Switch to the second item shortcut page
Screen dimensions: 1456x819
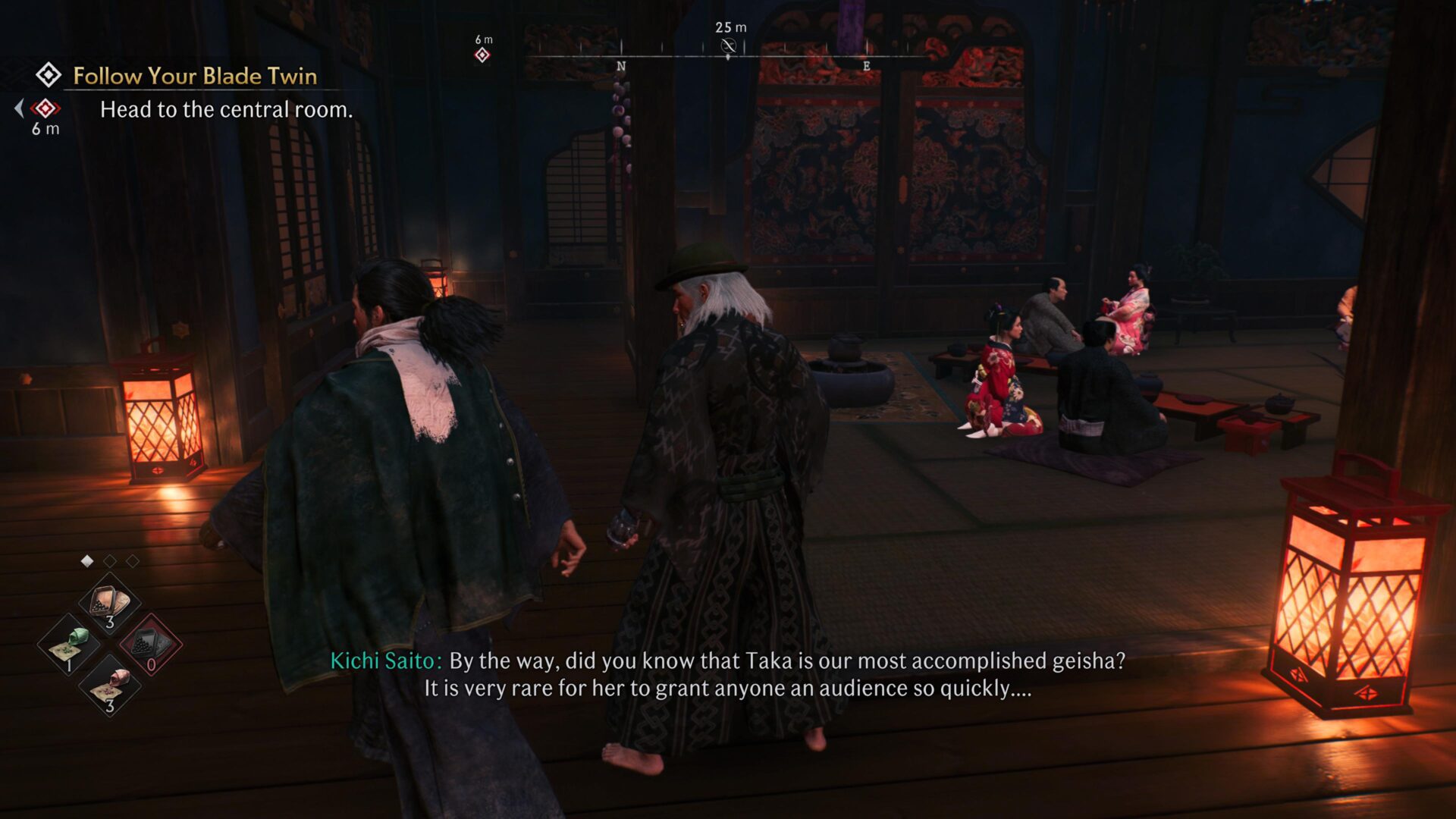[x=111, y=561]
